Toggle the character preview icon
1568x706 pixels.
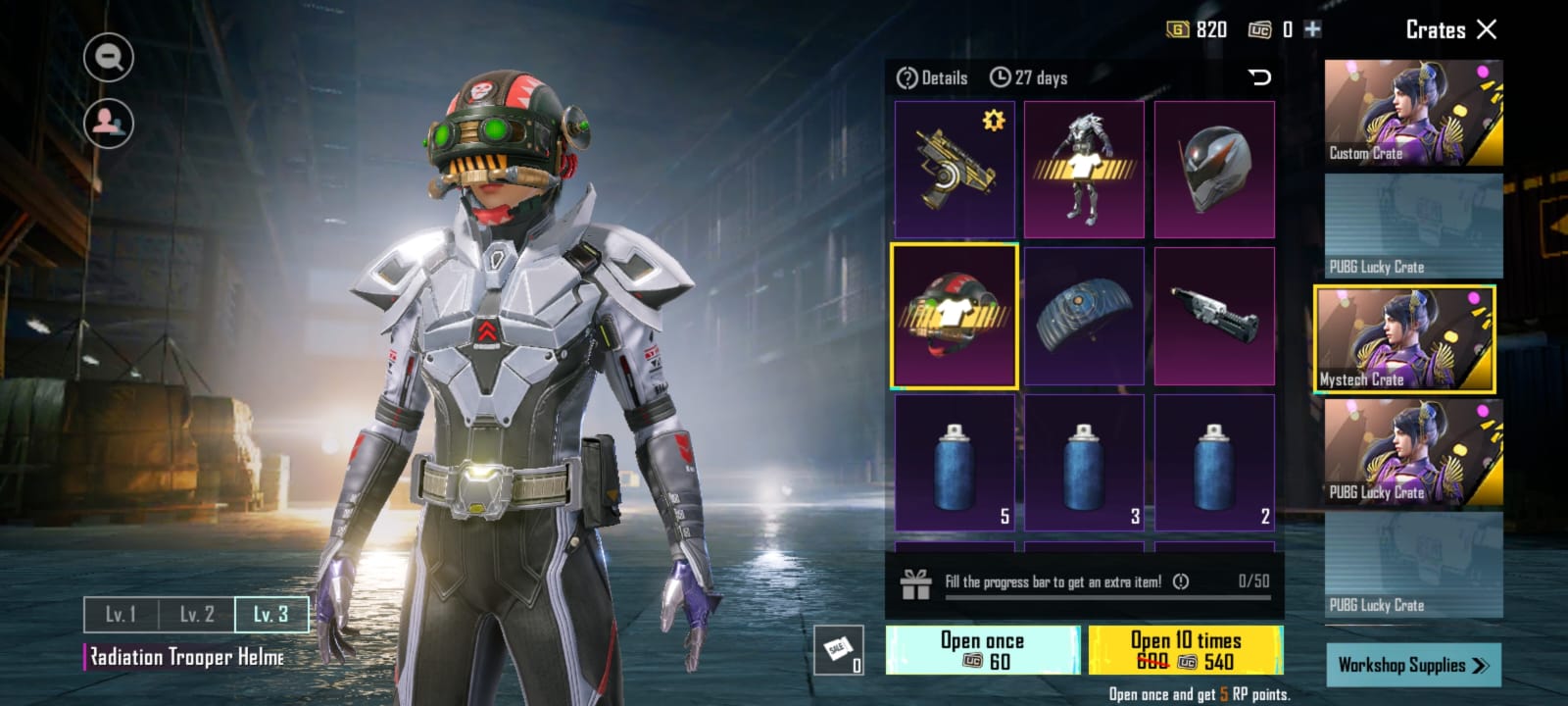[x=109, y=123]
